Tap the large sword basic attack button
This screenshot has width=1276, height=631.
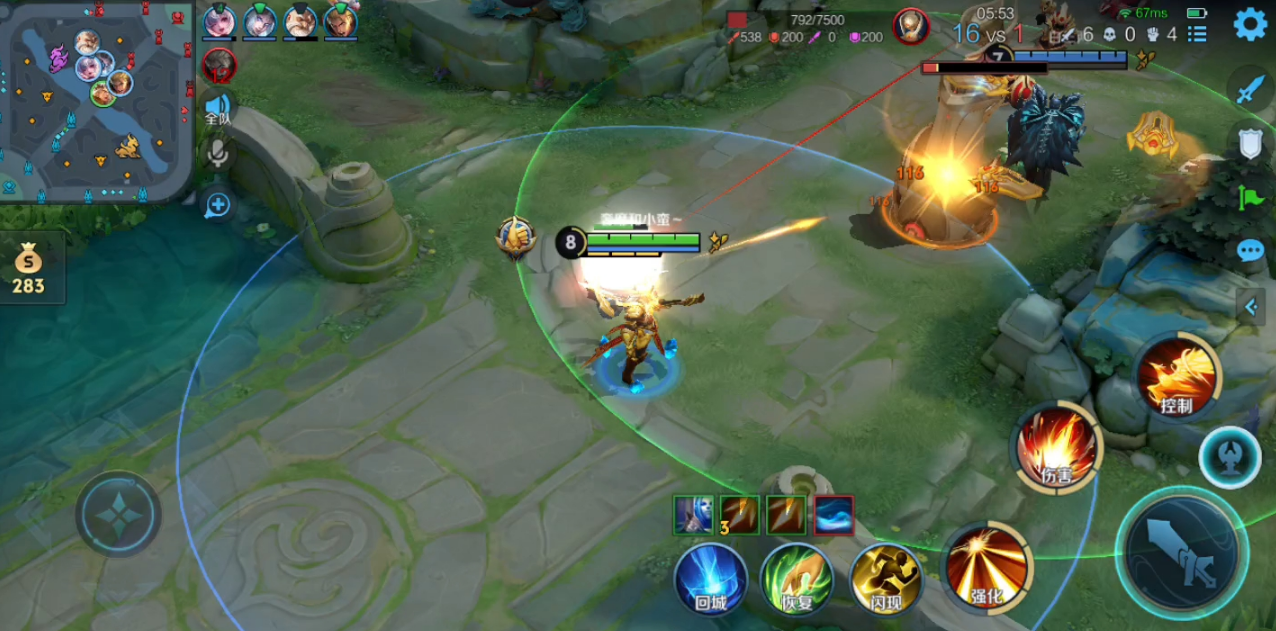[1181, 552]
